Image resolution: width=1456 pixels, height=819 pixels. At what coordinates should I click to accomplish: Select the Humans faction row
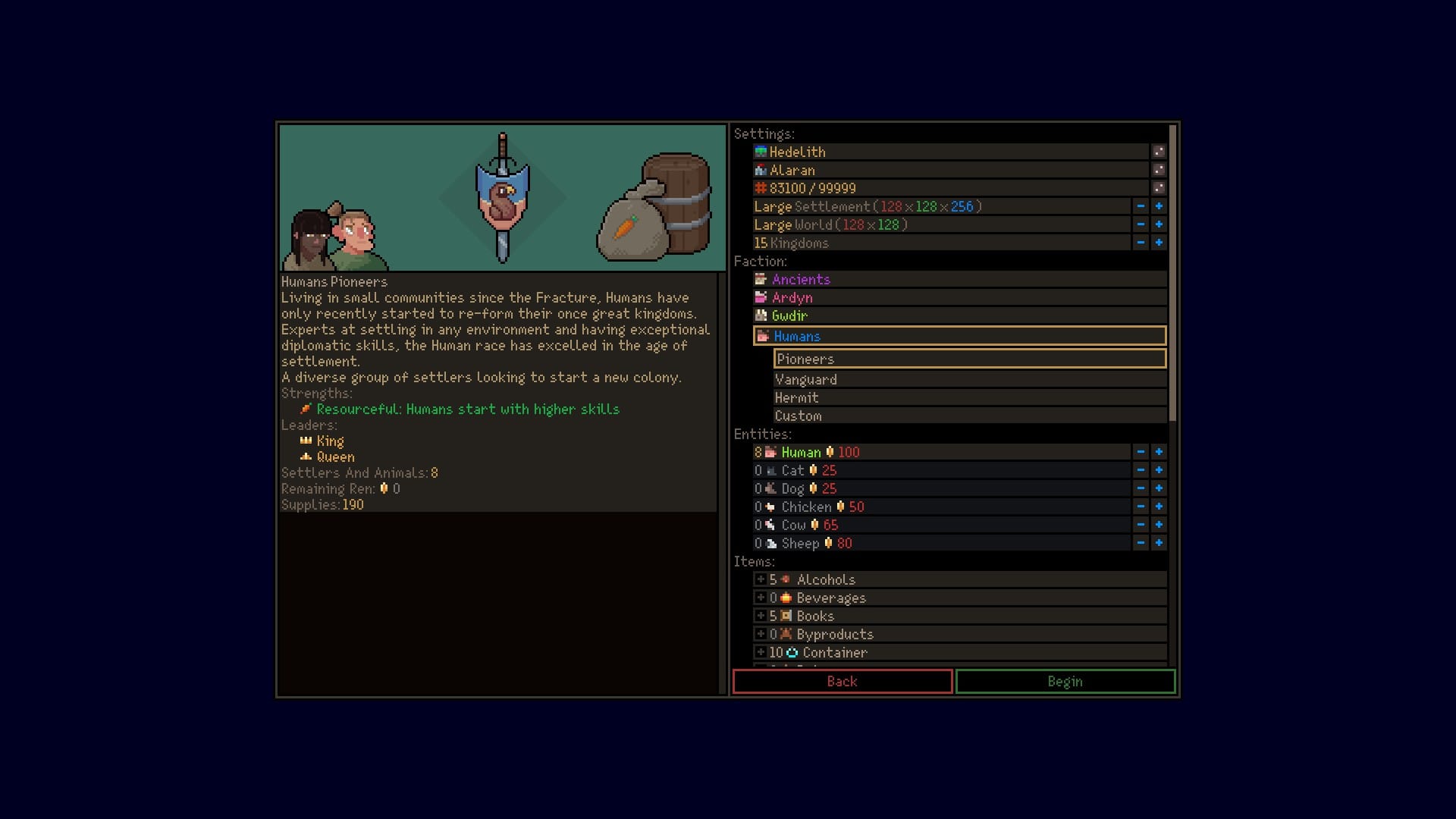coord(797,336)
